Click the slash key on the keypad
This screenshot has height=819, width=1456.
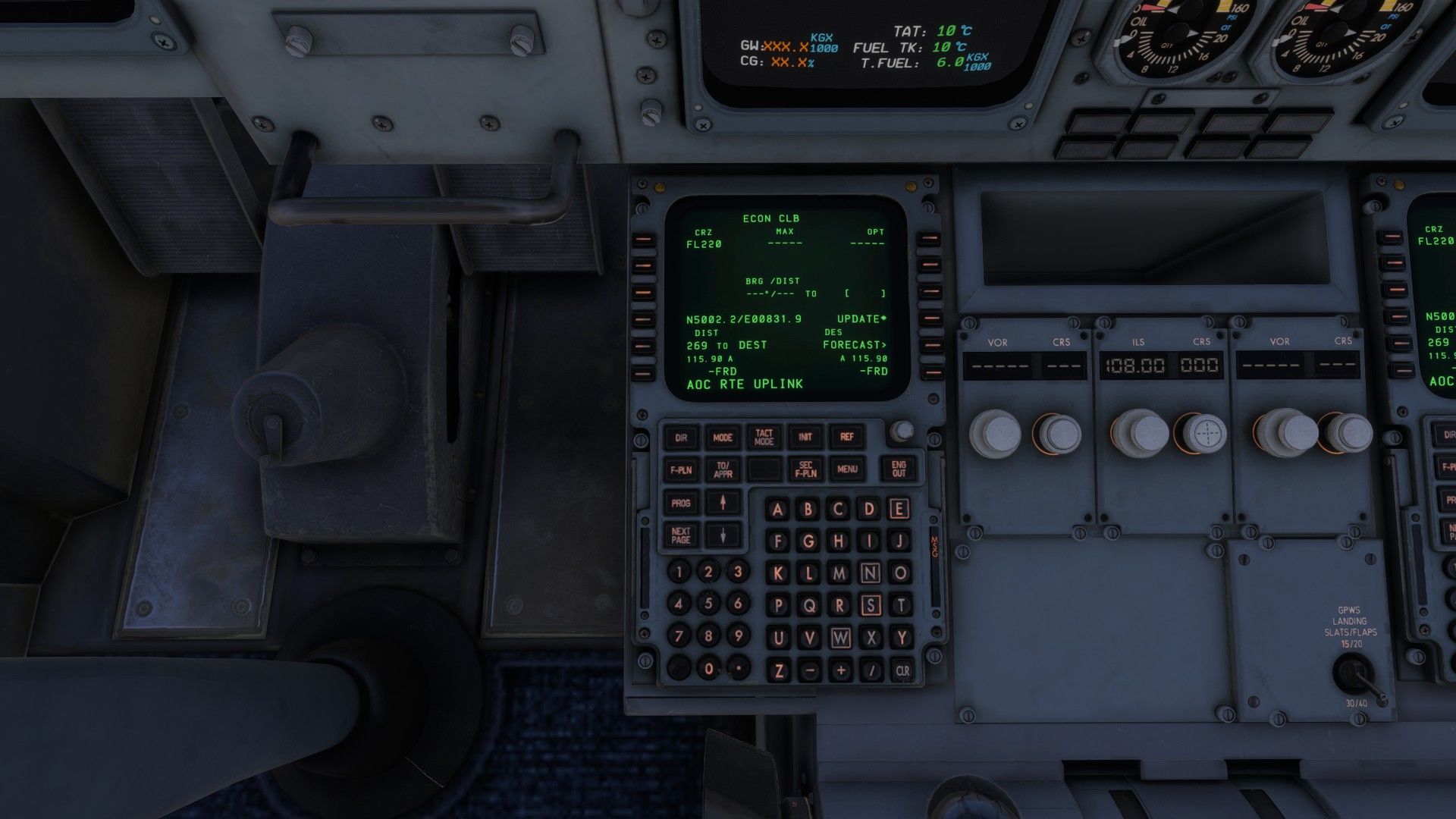(871, 670)
